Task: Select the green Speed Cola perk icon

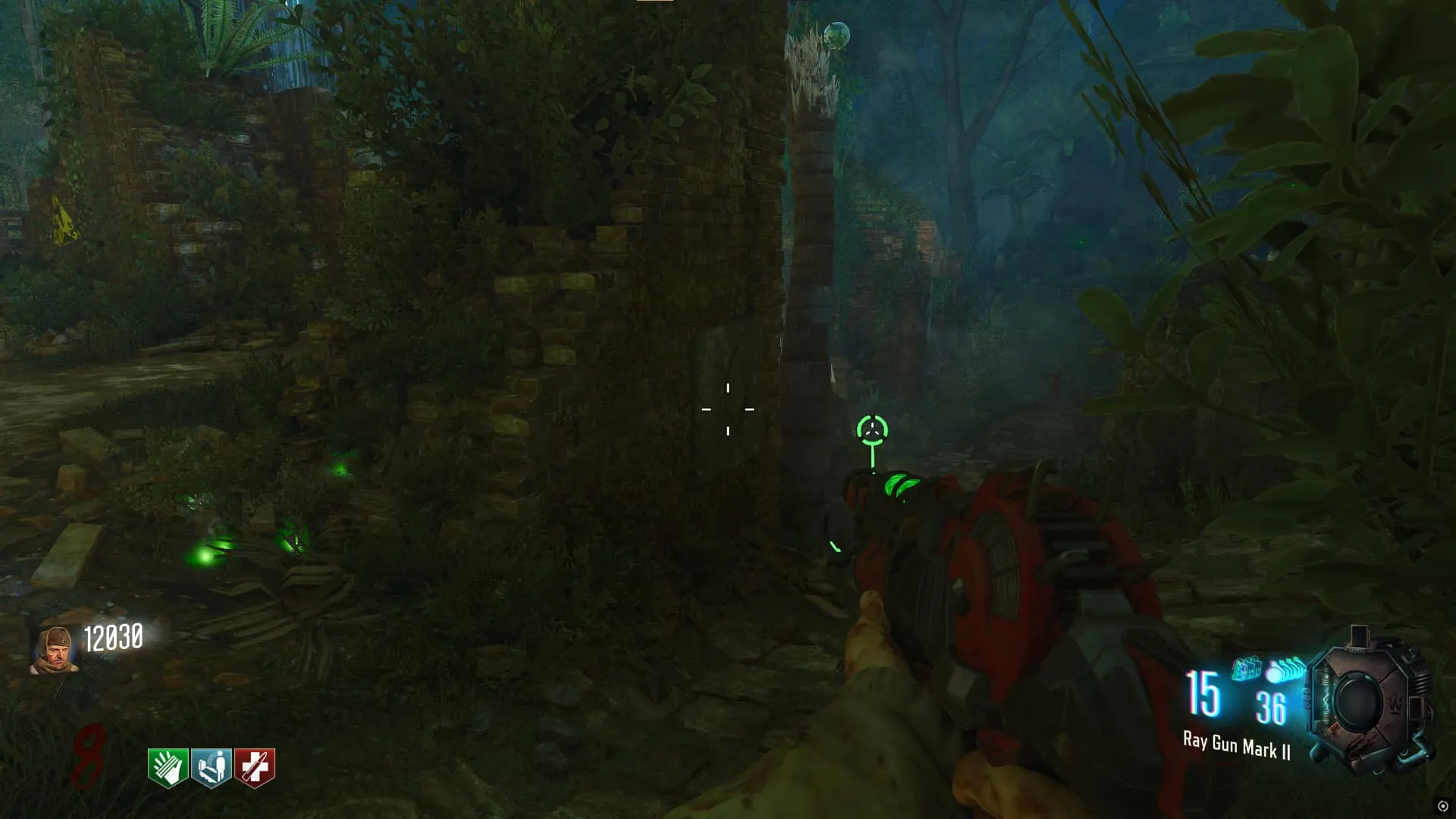Action: tap(168, 767)
